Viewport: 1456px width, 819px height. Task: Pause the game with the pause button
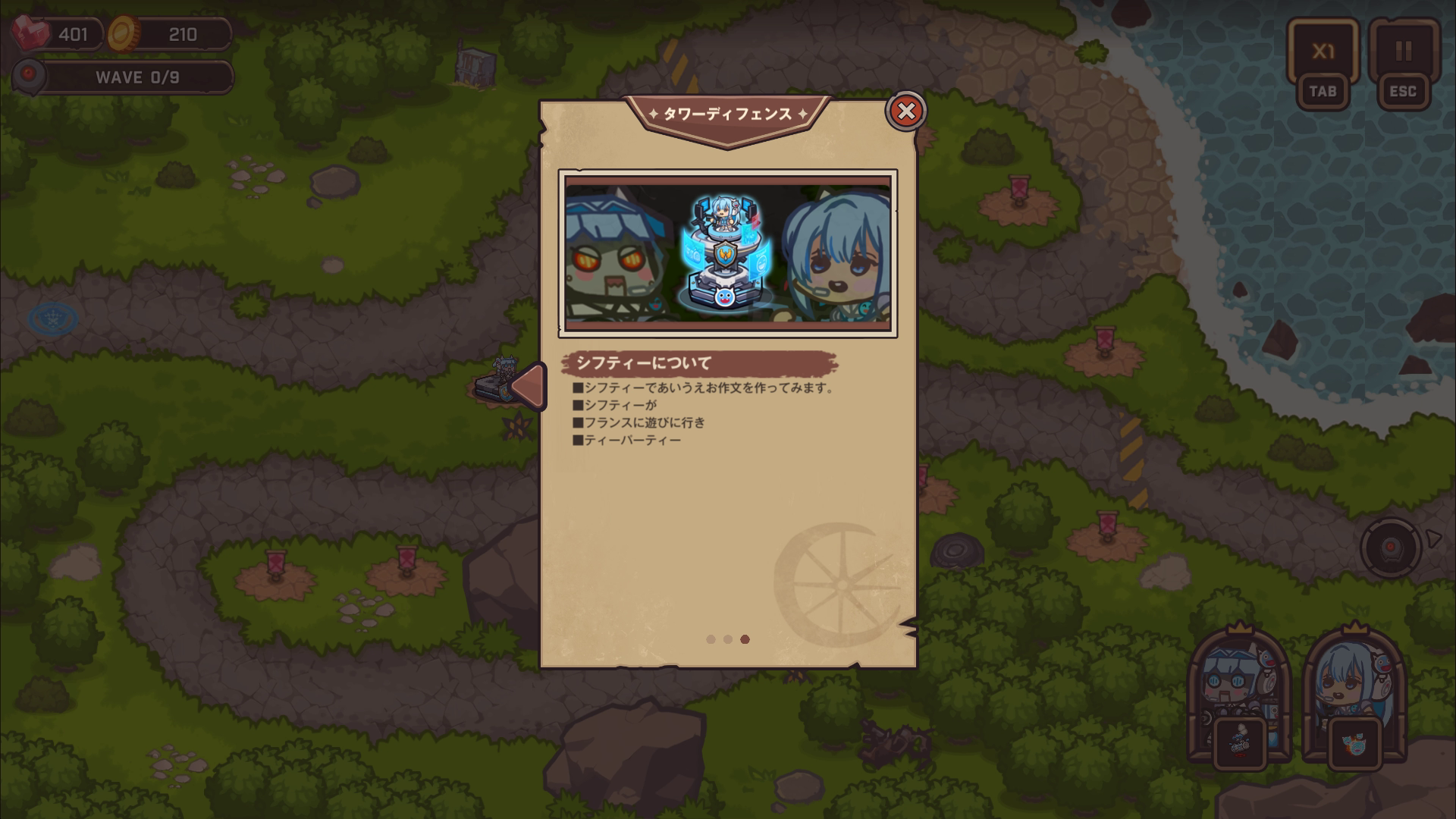click(1403, 52)
